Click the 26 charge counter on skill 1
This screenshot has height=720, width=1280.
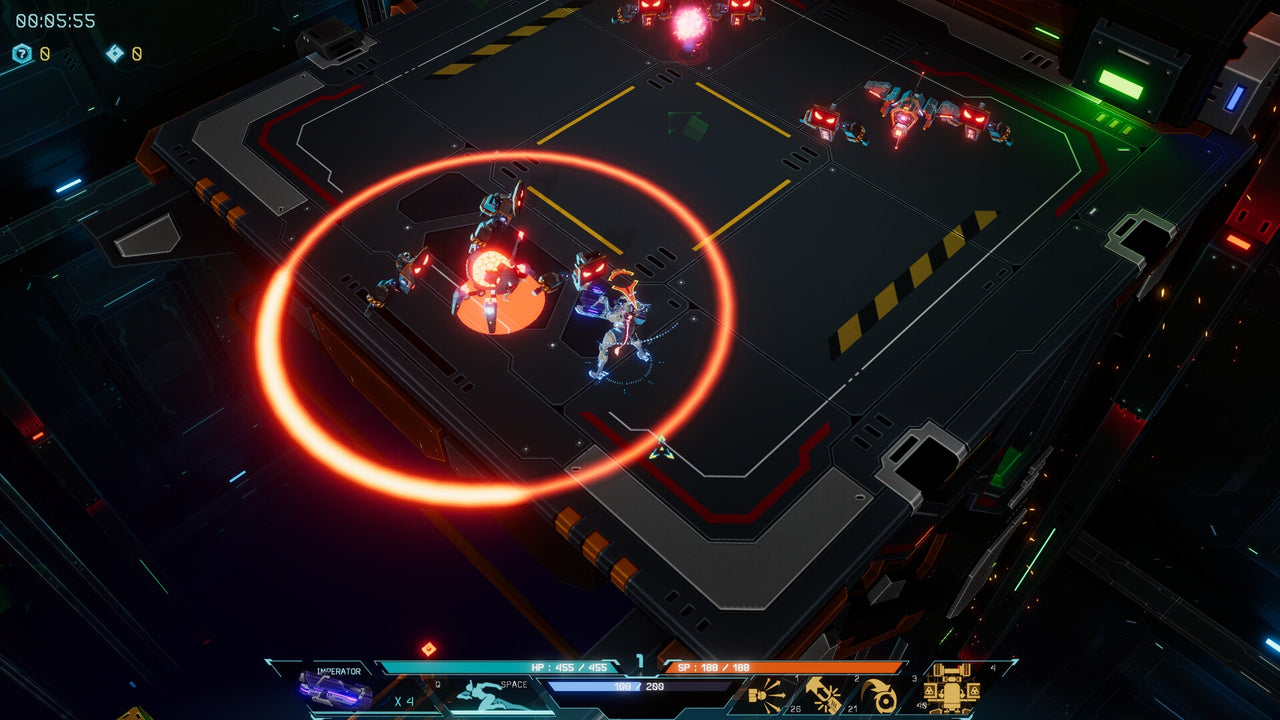(794, 707)
